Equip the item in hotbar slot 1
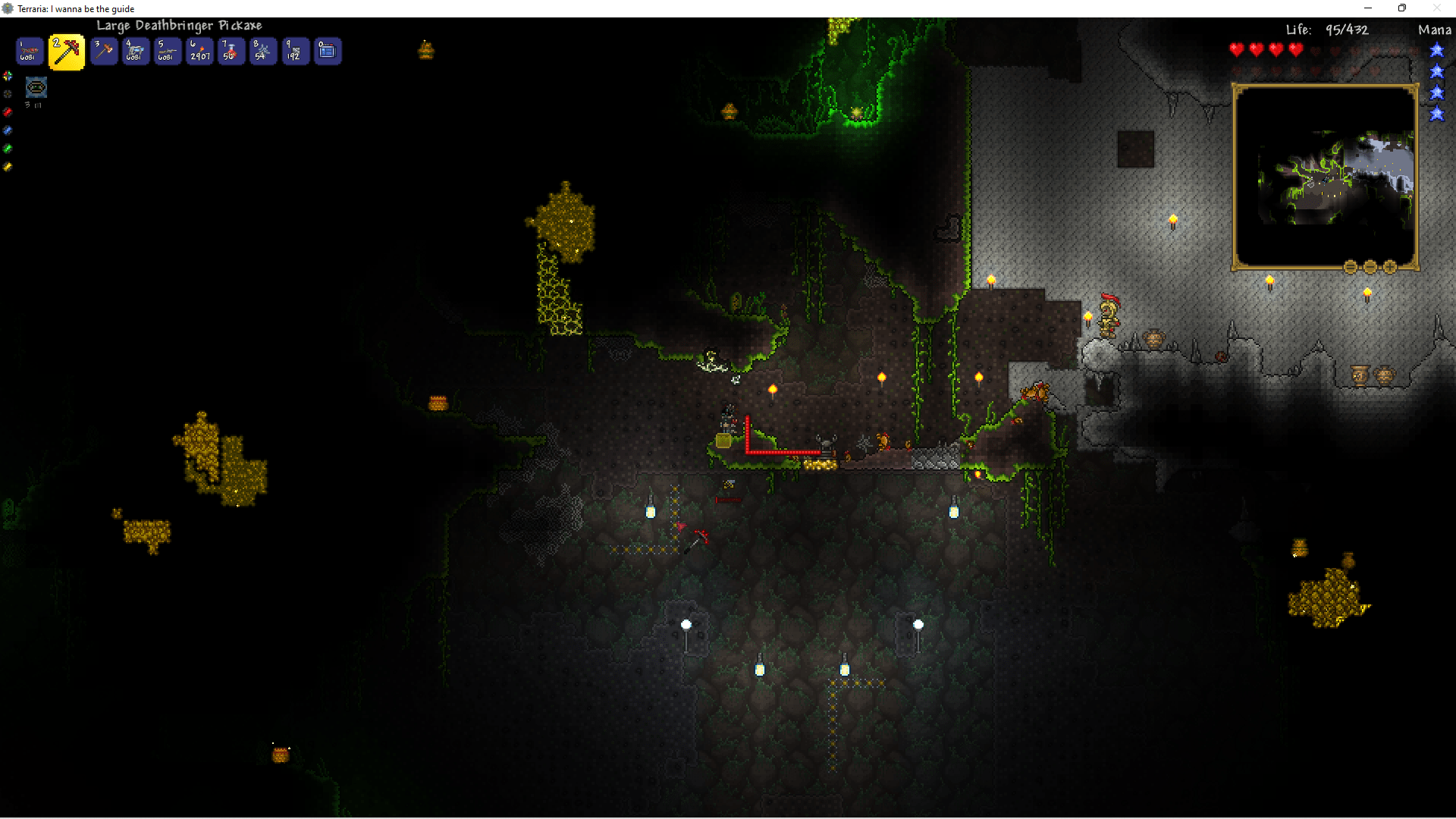The height and width of the screenshot is (819, 1456). pos(28,51)
